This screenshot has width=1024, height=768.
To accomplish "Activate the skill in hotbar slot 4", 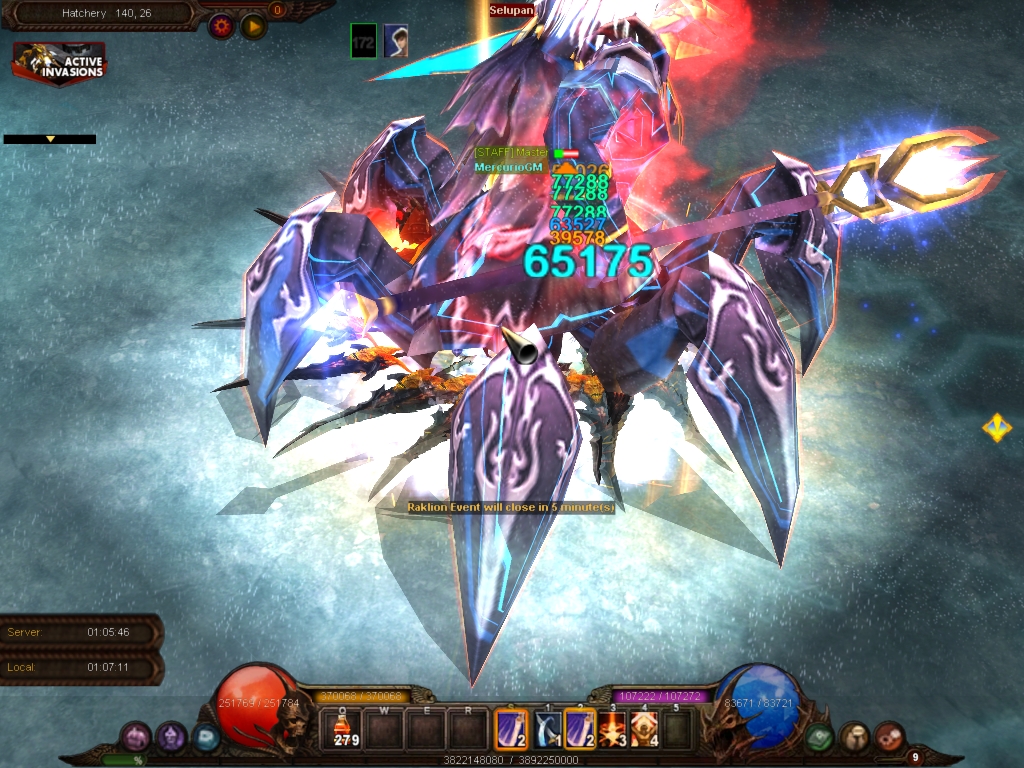I will [644, 728].
